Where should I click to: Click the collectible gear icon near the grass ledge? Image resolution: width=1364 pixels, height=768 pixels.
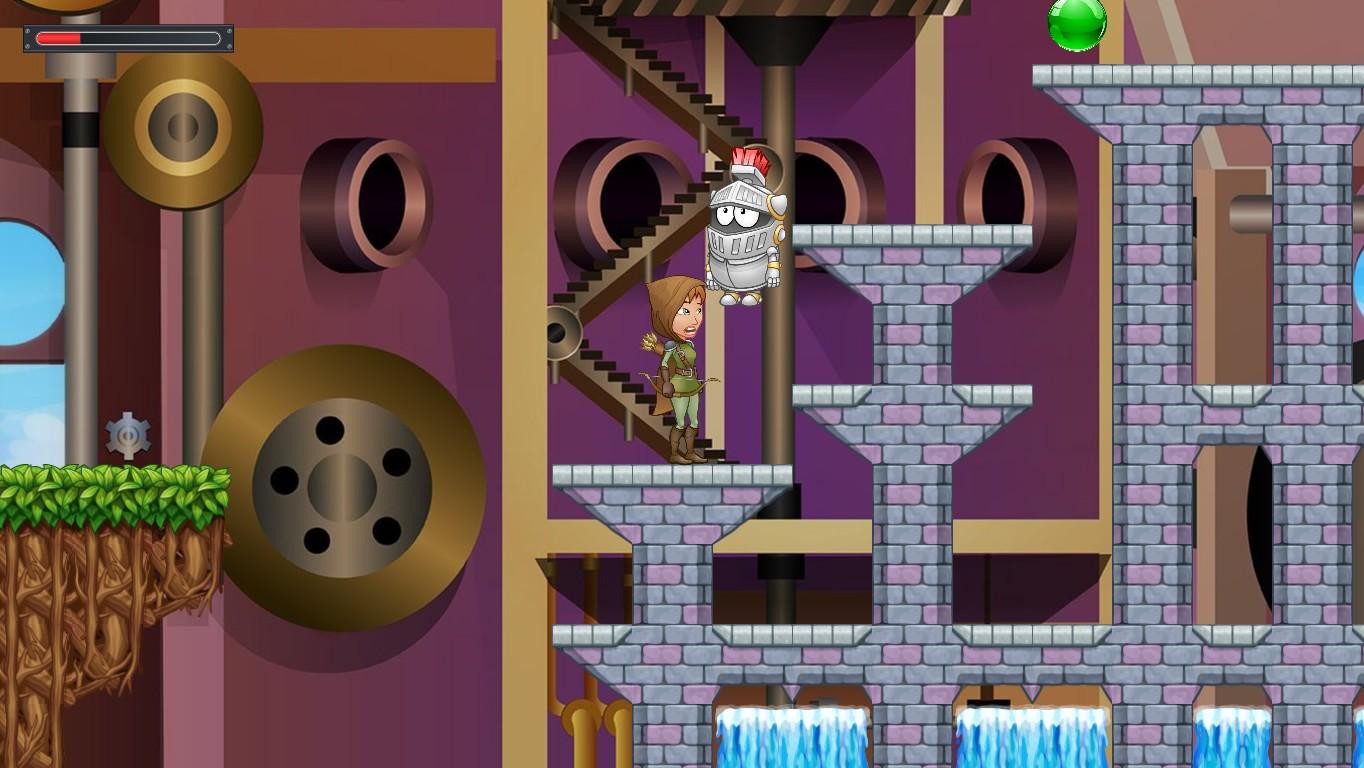pyautogui.click(x=128, y=432)
